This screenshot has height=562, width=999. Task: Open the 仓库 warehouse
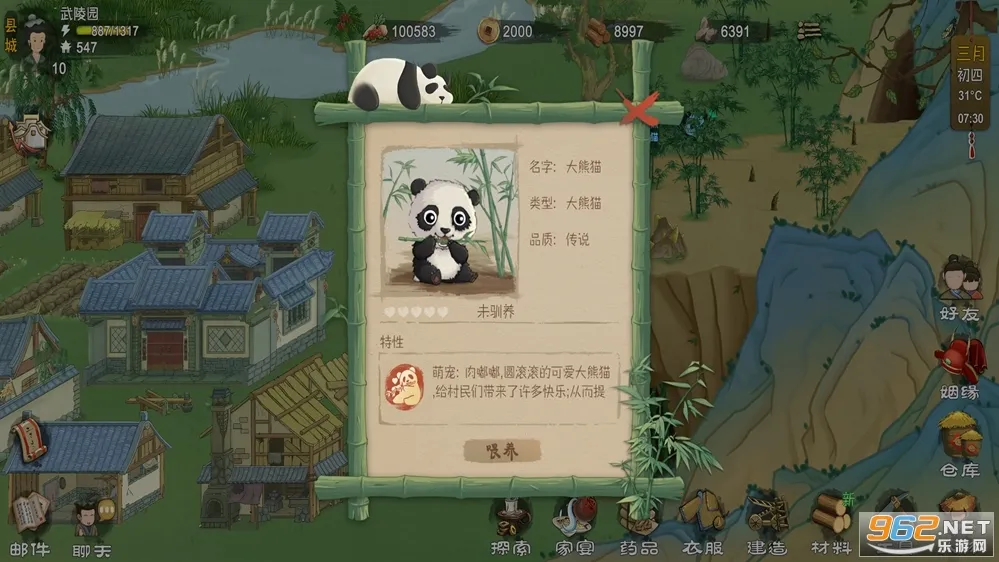point(961,444)
